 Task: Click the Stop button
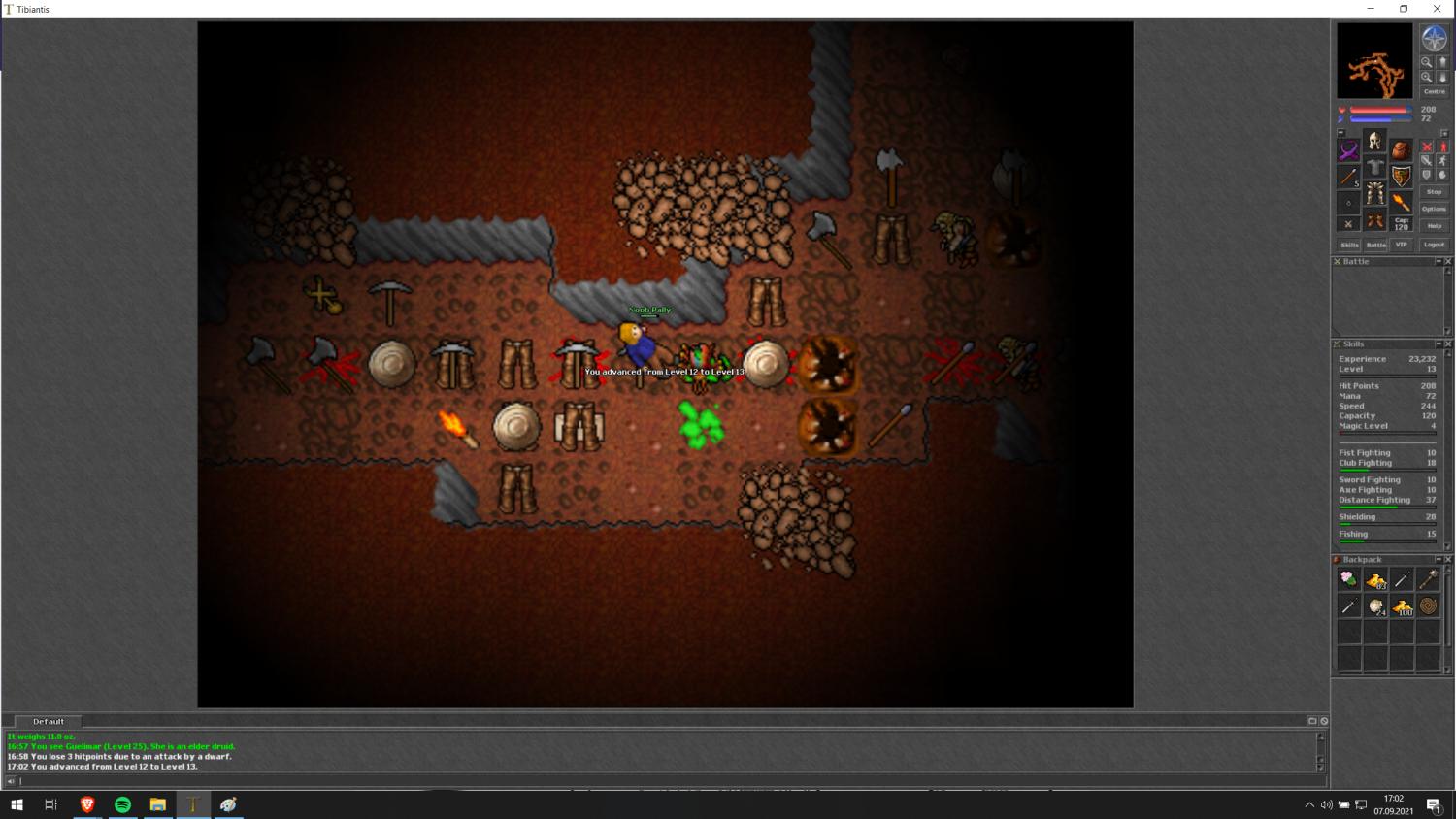1434,192
